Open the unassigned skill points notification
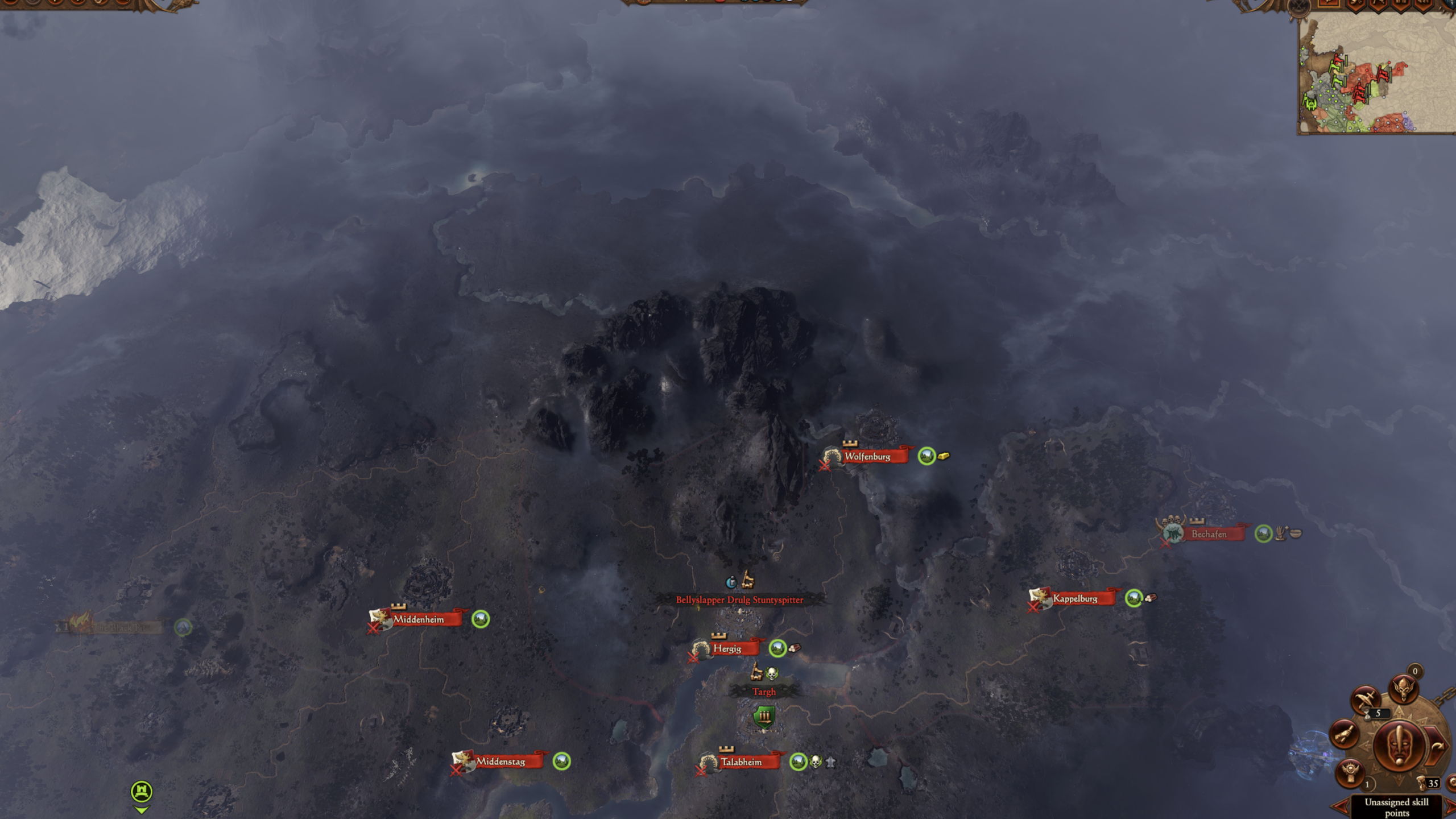The width and height of the screenshot is (1456, 819). [1396, 807]
